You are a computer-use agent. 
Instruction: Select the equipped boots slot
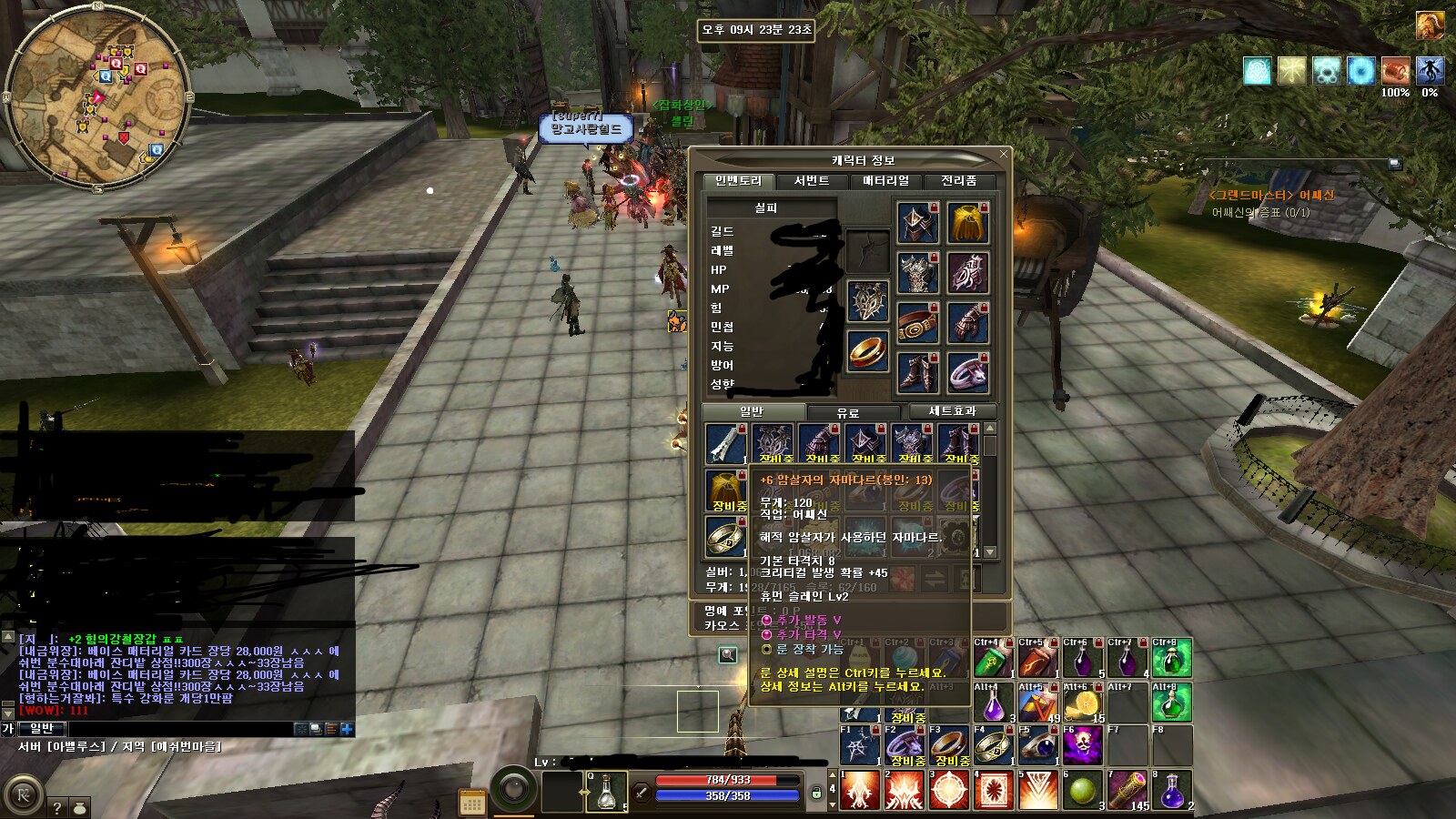[917, 373]
